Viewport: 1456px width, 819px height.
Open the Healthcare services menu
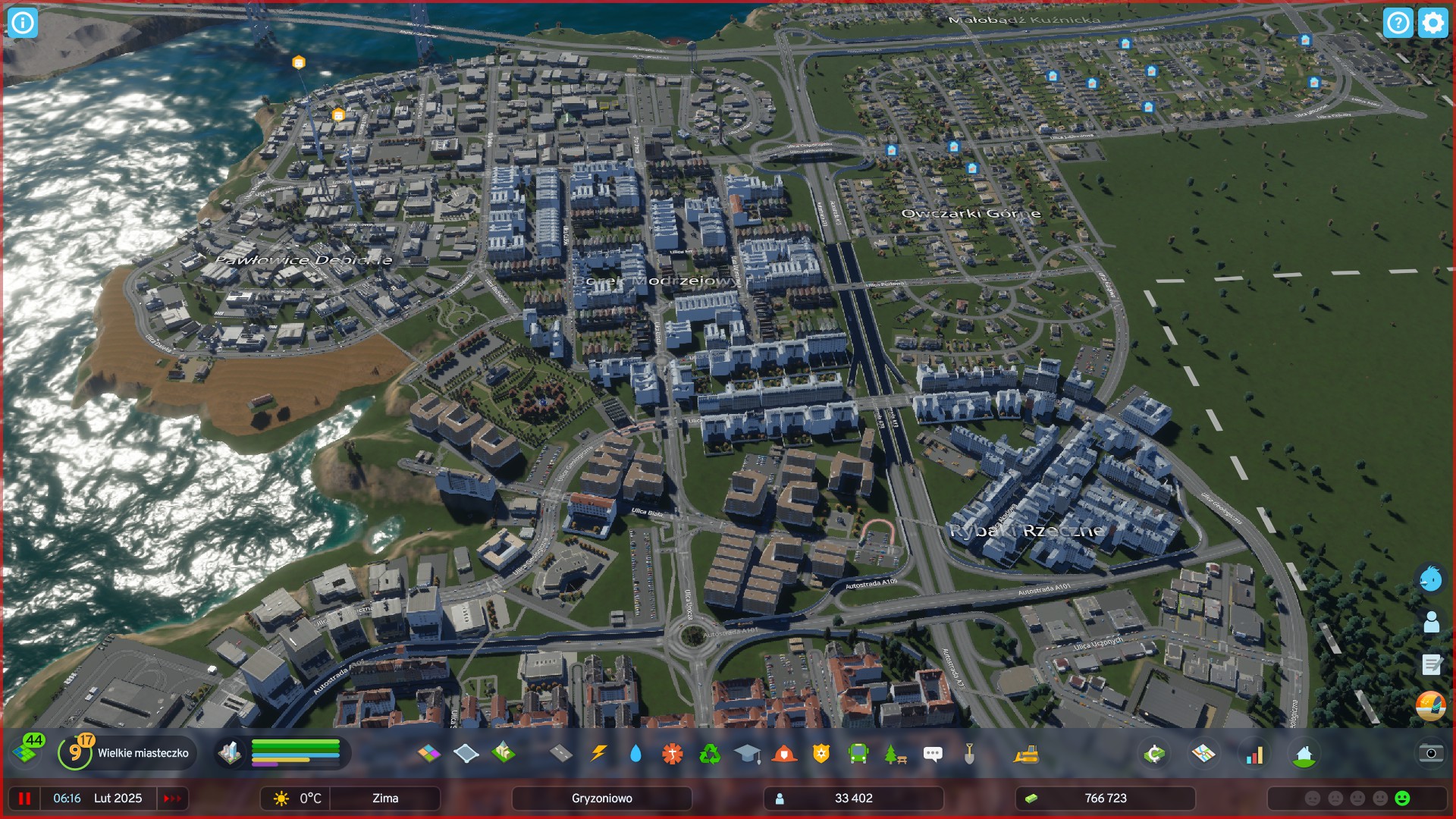click(671, 753)
